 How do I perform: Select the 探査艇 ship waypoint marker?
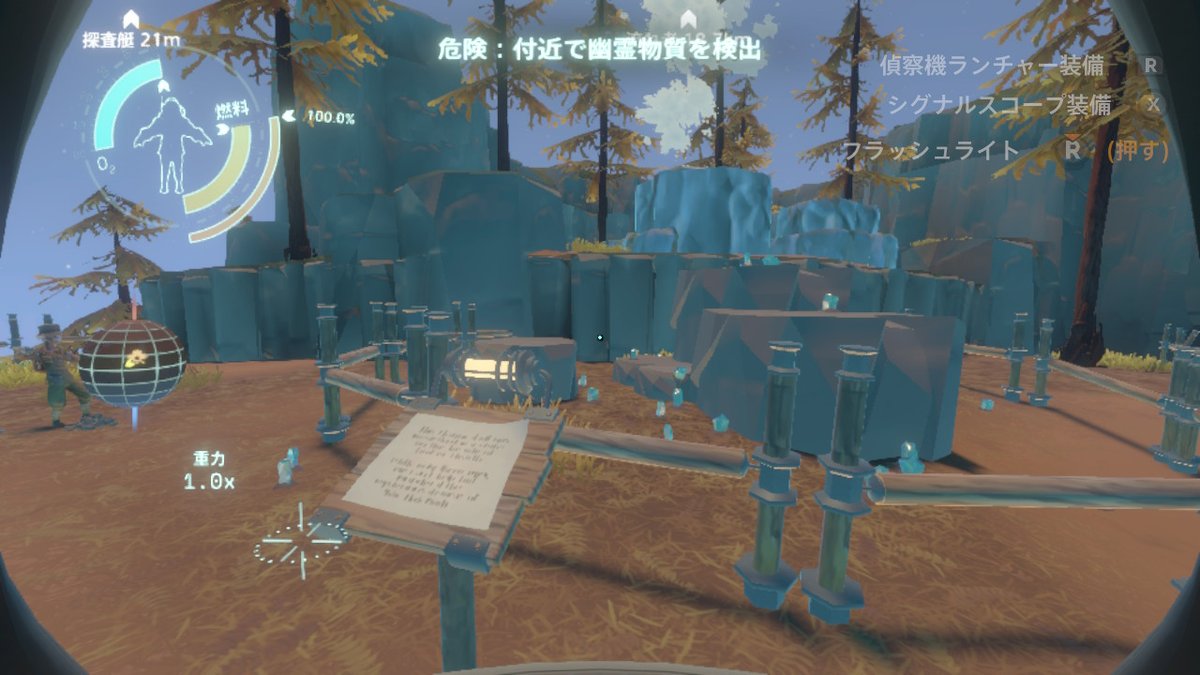coord(130,18)
